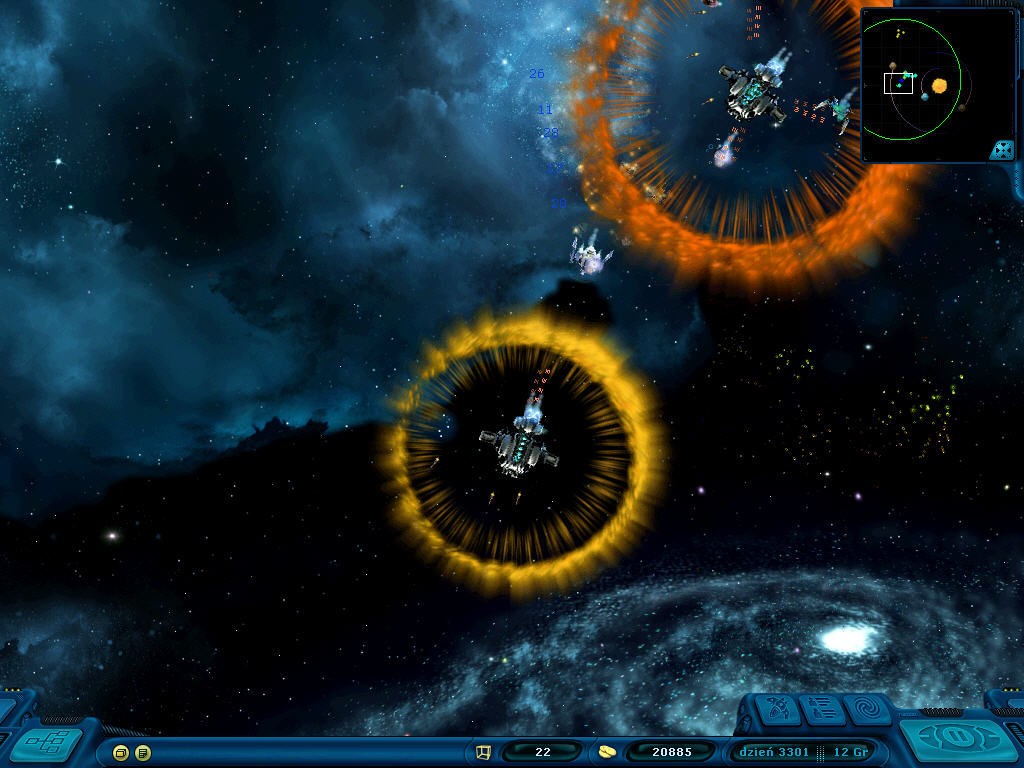Open the galaxy map spiral button

click(867, 709)
